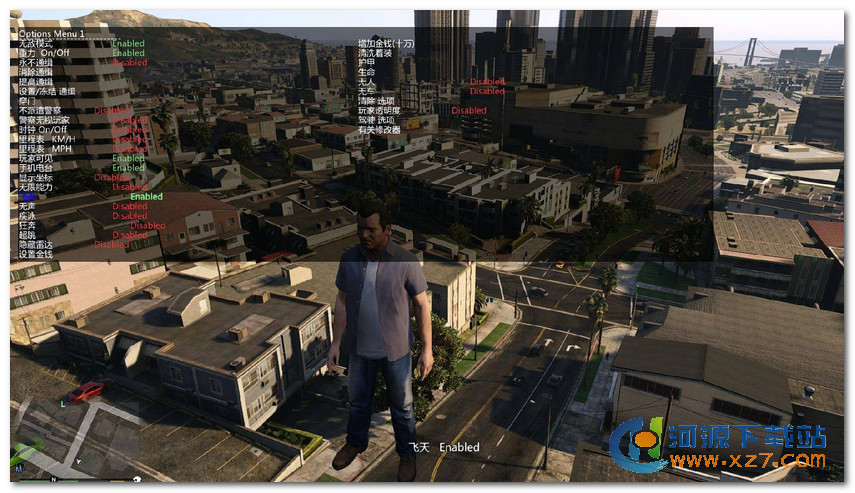Choose the 清洗着装 clean outfit entry
855x493 pixels.
pos(374,53)
